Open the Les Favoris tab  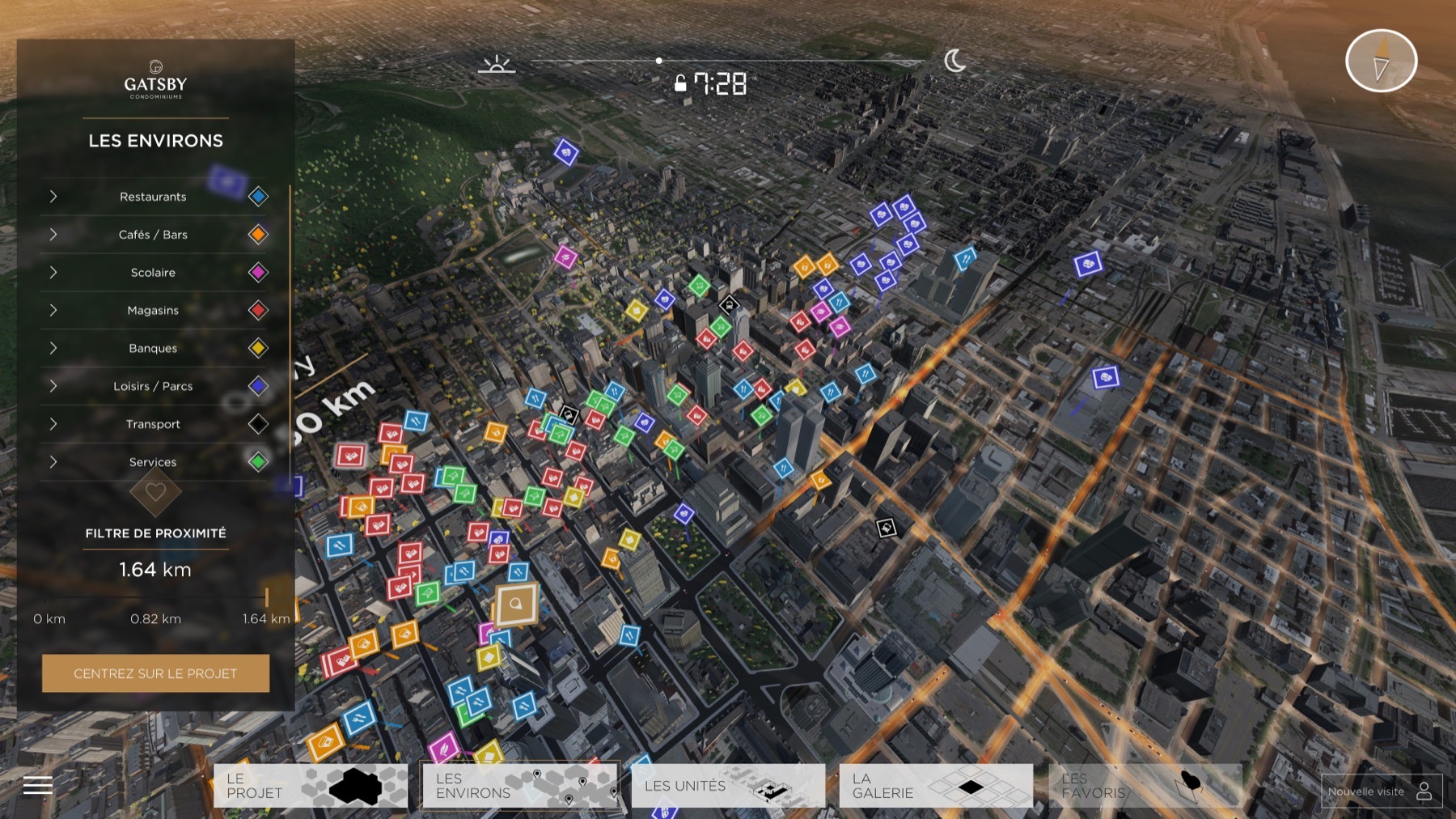(1145, 786)
